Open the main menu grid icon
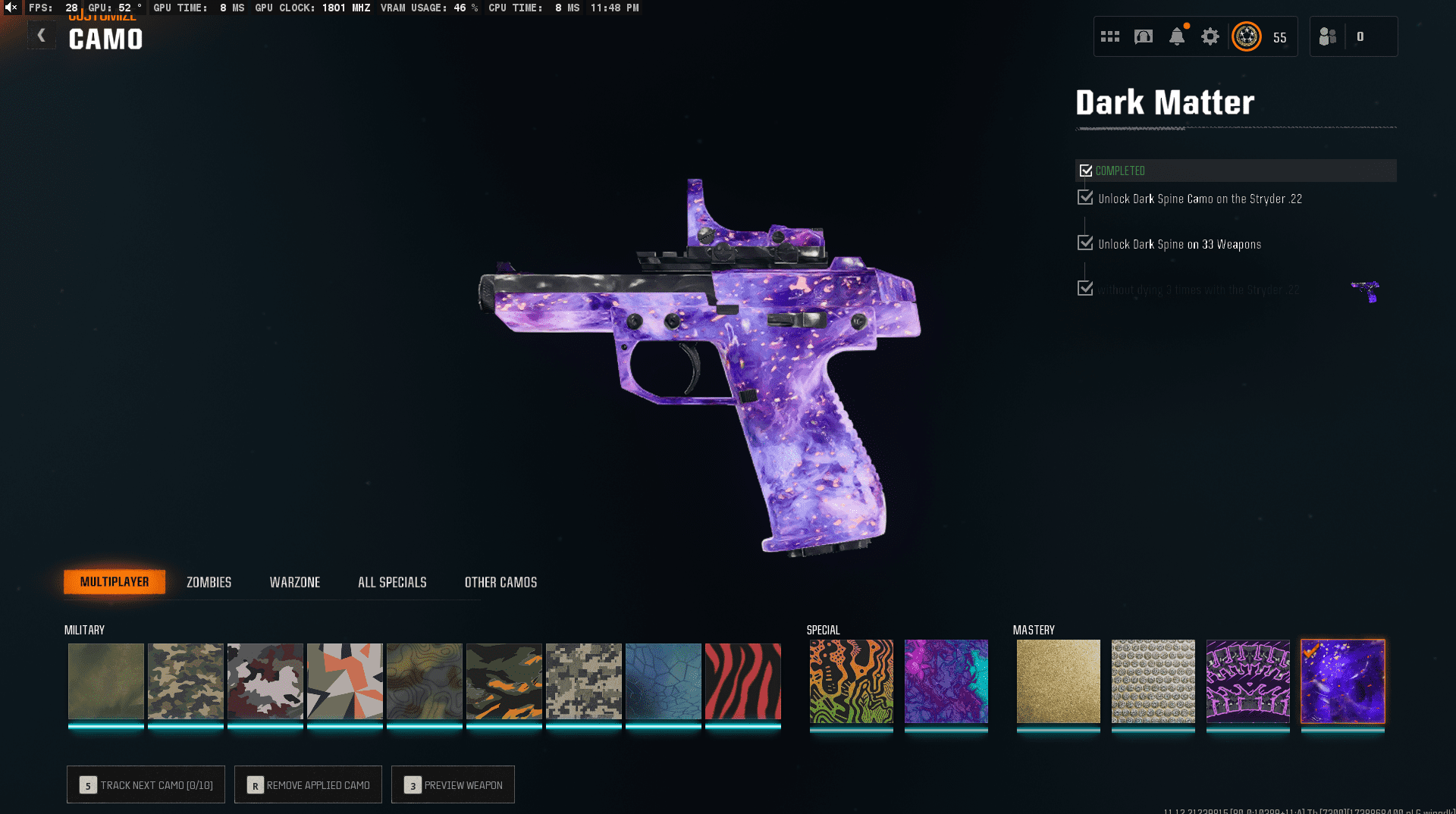Viewport: 1456px width, 814px height. (1109, 36)
